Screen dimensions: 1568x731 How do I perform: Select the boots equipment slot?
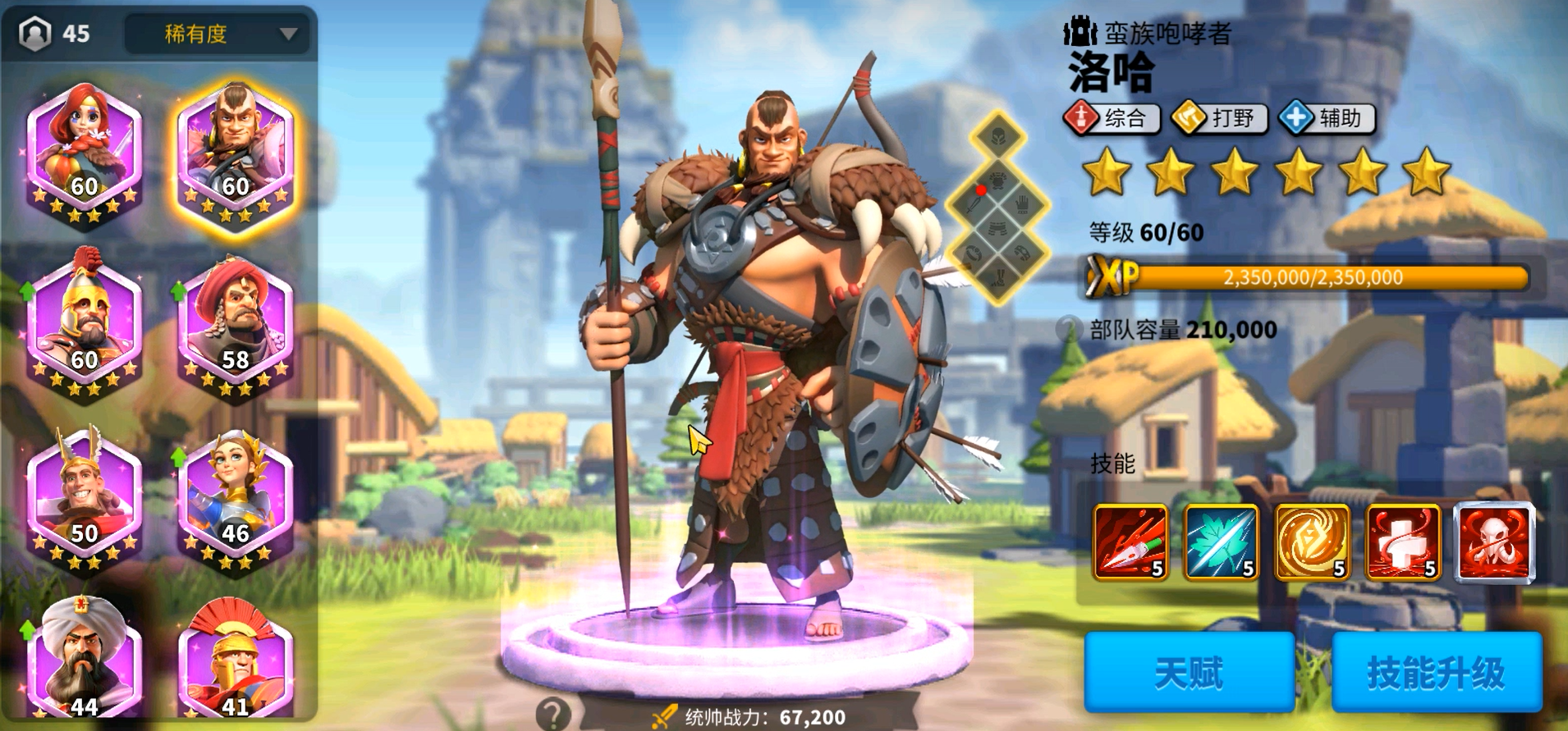[x=999, y=279]
